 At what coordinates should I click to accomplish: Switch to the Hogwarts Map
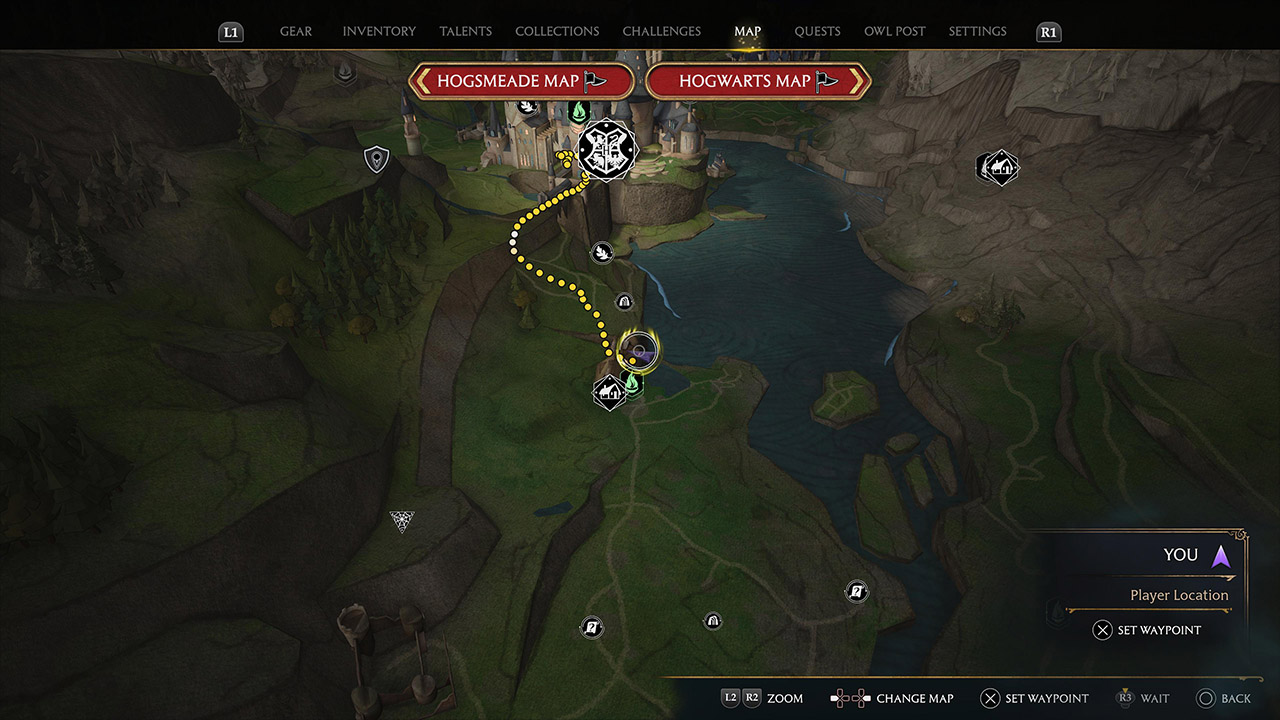[758, 81]
